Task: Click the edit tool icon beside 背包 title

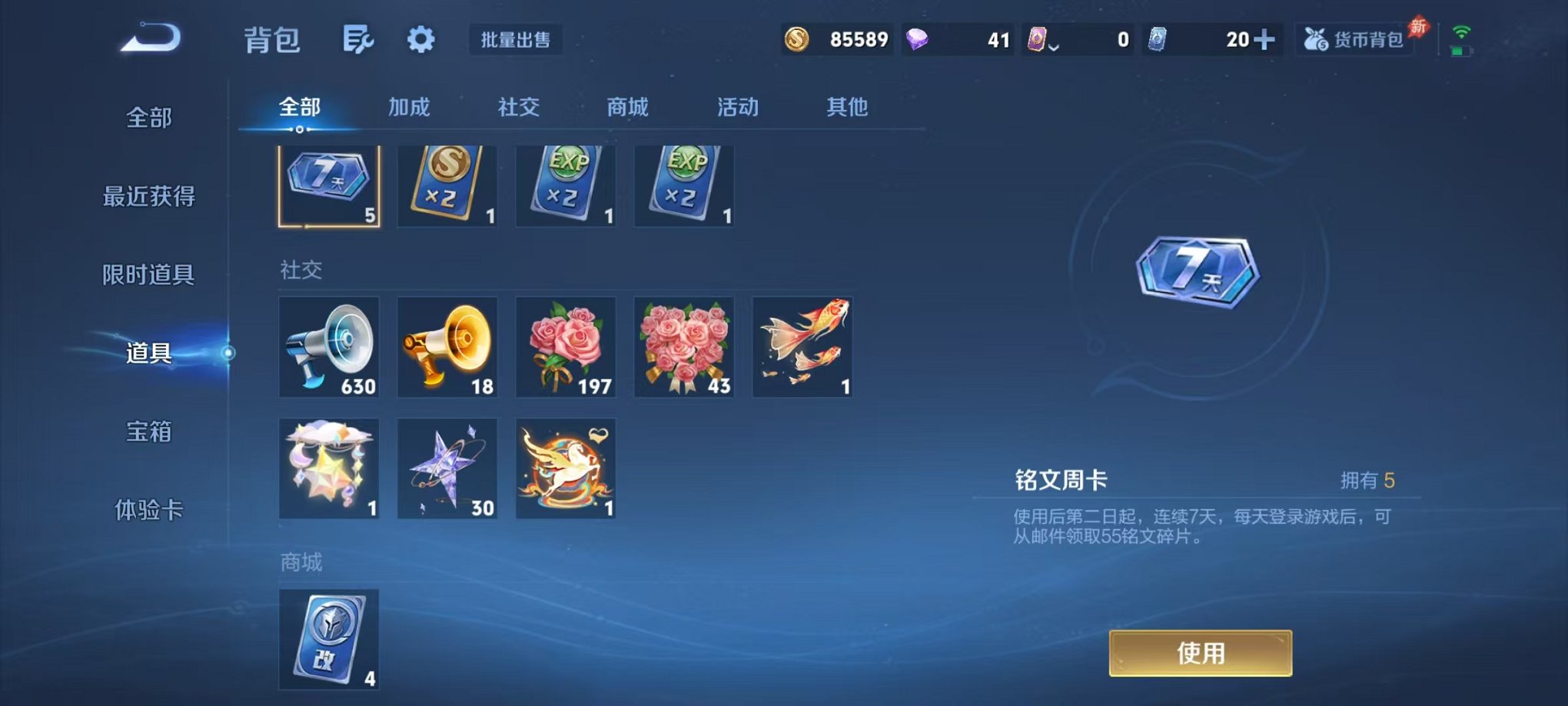Action: [359, 40]
